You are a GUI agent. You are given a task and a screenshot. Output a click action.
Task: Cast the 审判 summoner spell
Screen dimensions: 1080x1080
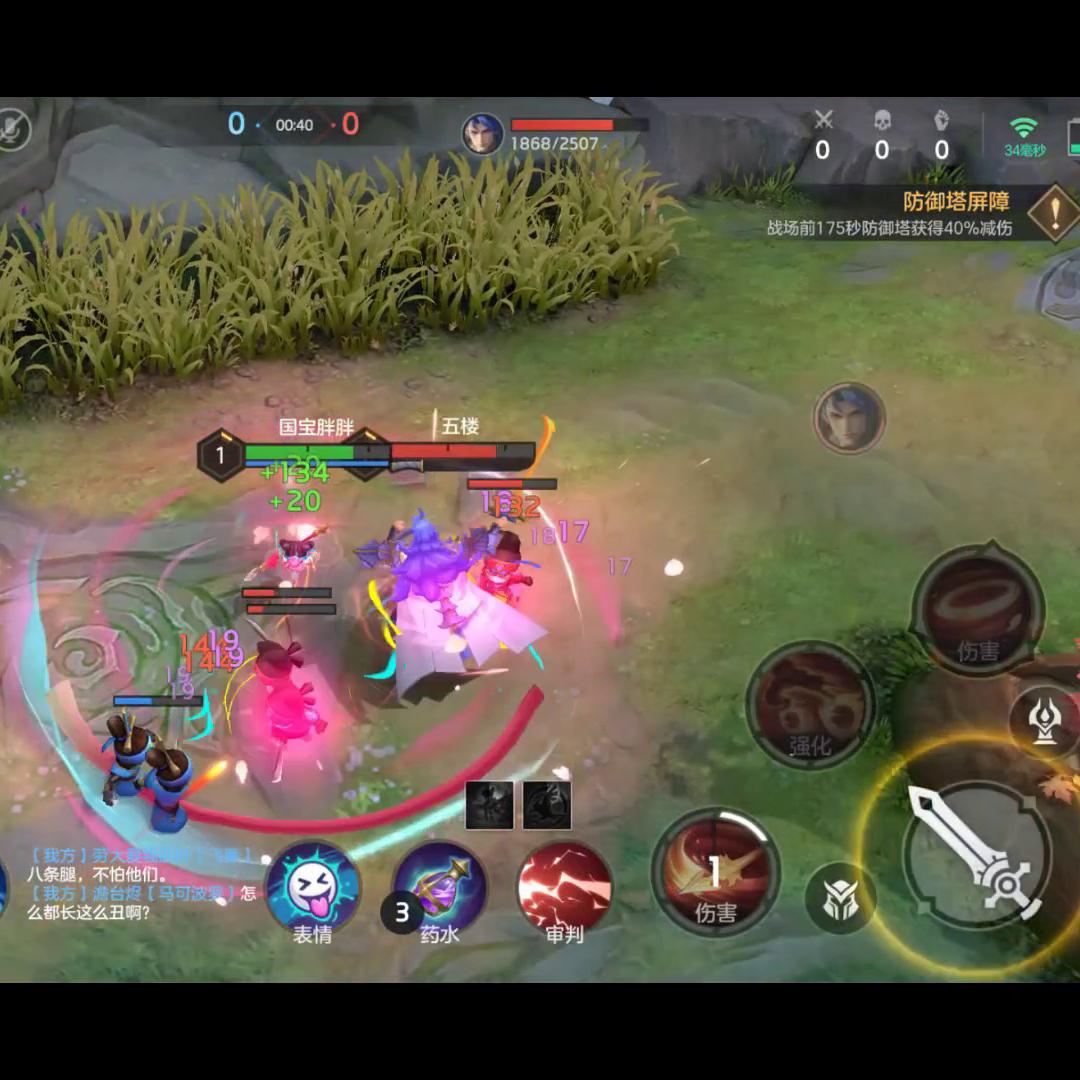[564, 887]
